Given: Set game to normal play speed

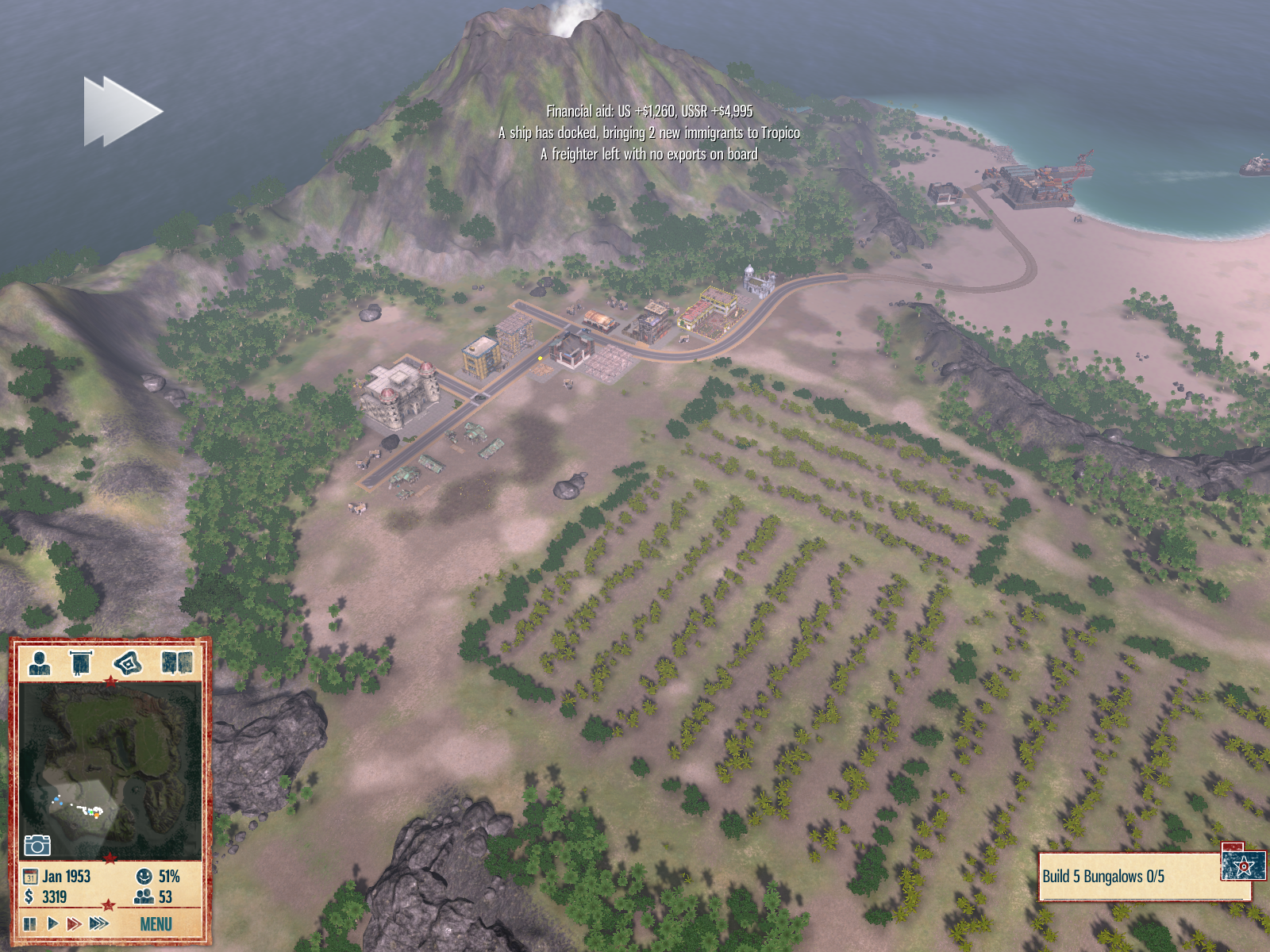Looking at the screenshot, I should pos(52,923).
